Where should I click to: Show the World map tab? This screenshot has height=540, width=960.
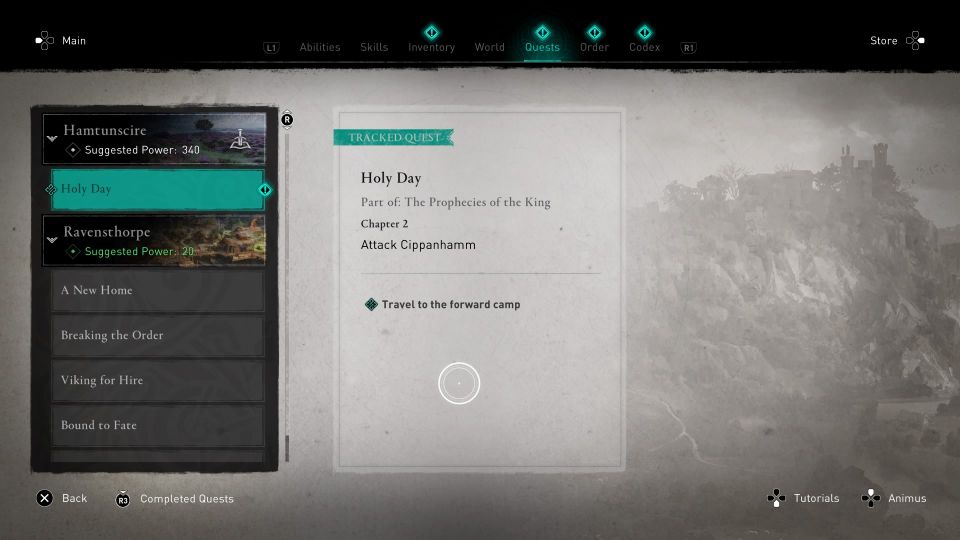490,47
